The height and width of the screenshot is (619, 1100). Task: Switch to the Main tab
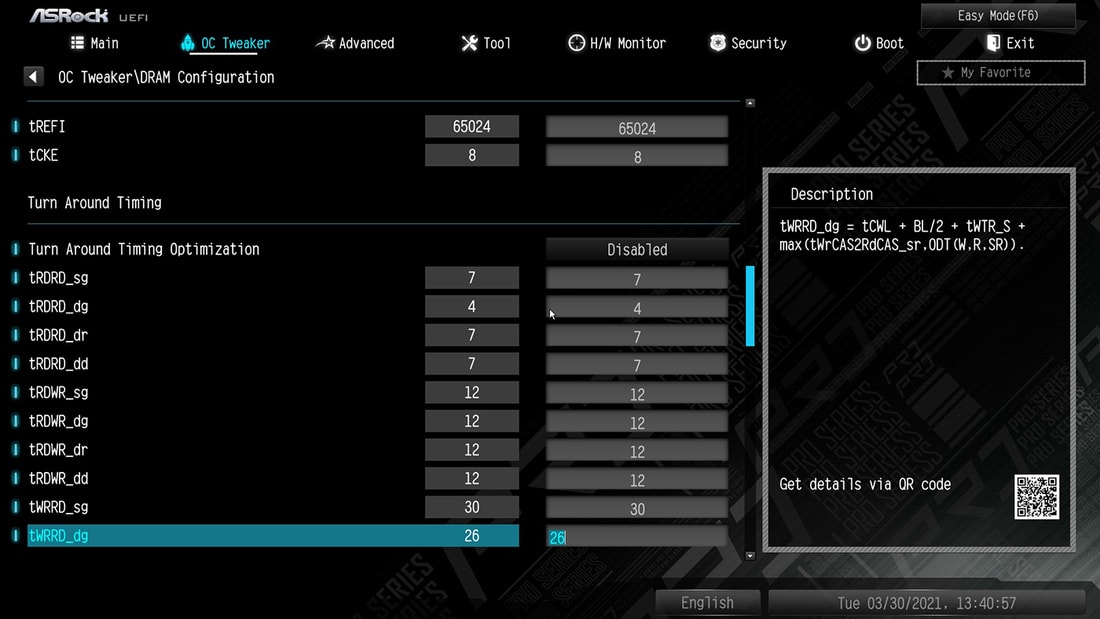95,43
